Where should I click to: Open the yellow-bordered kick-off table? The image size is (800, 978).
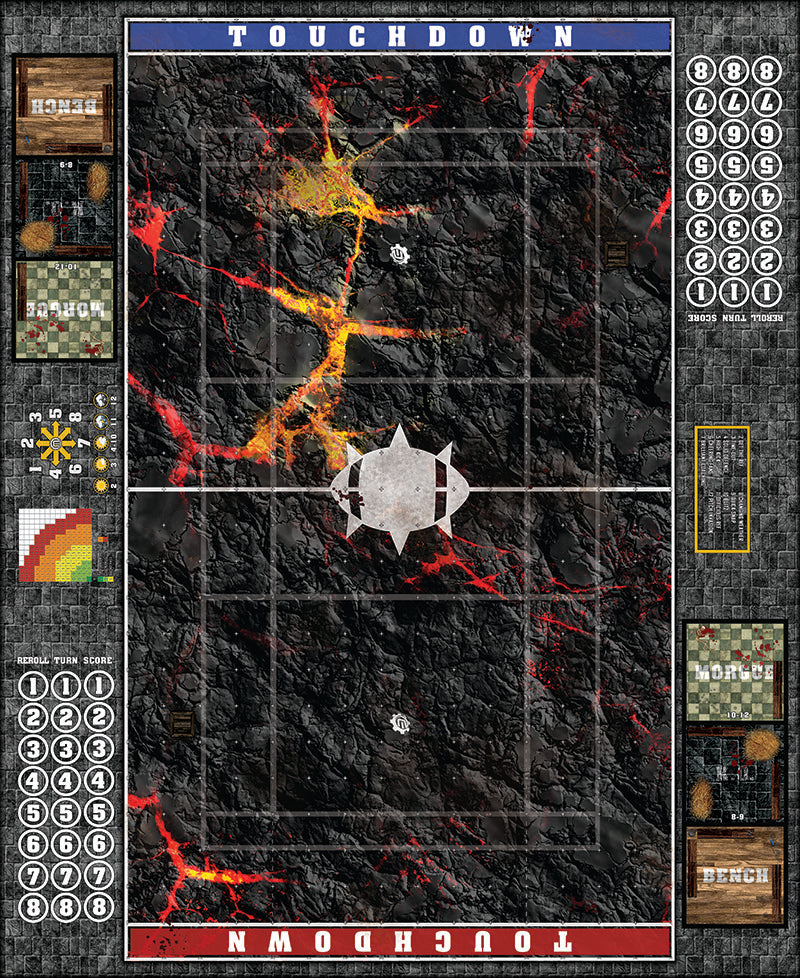pyautogui.click(x=722, y=488)
